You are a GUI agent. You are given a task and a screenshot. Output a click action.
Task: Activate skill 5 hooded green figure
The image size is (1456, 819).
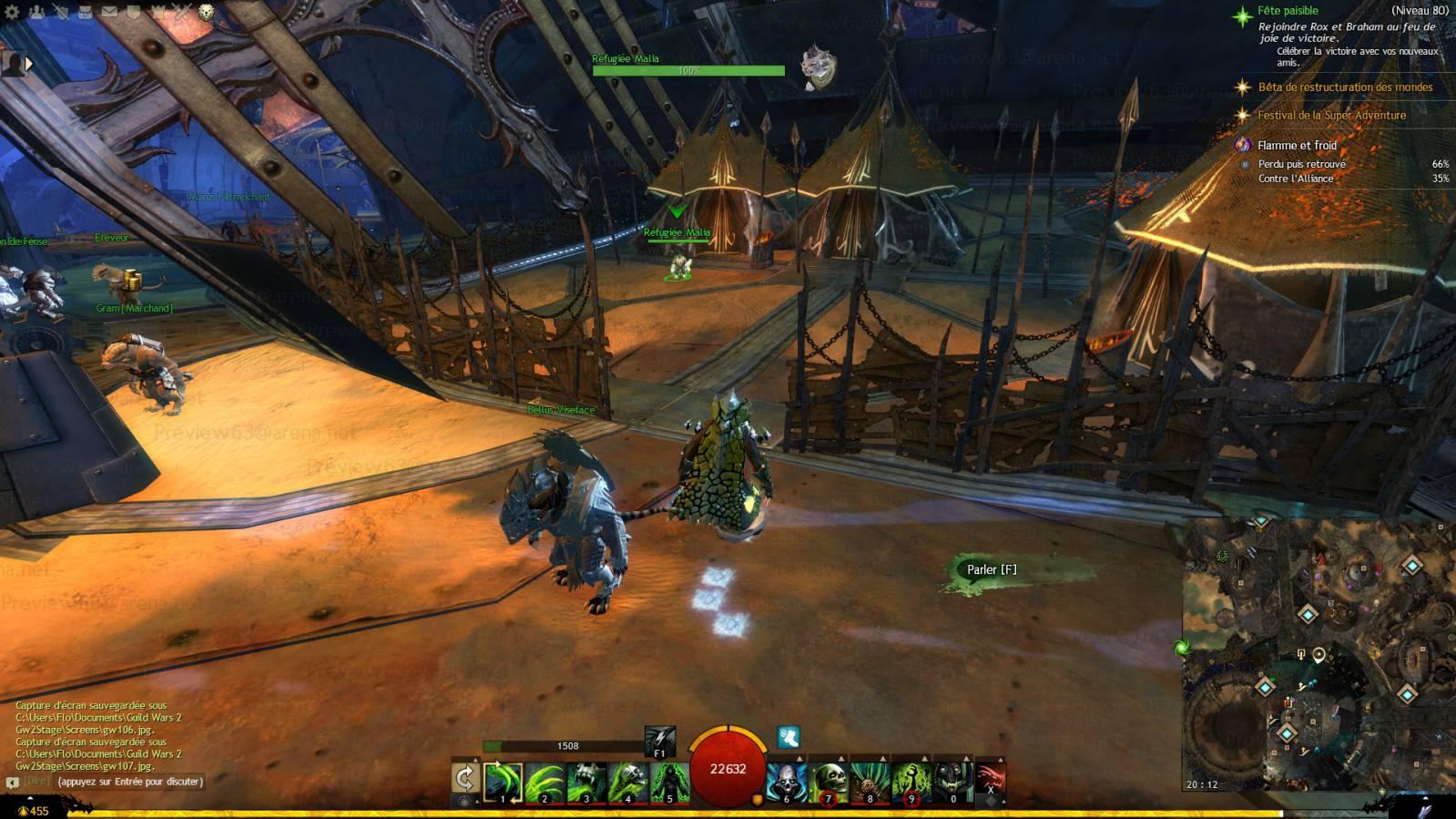click(669, 783)
